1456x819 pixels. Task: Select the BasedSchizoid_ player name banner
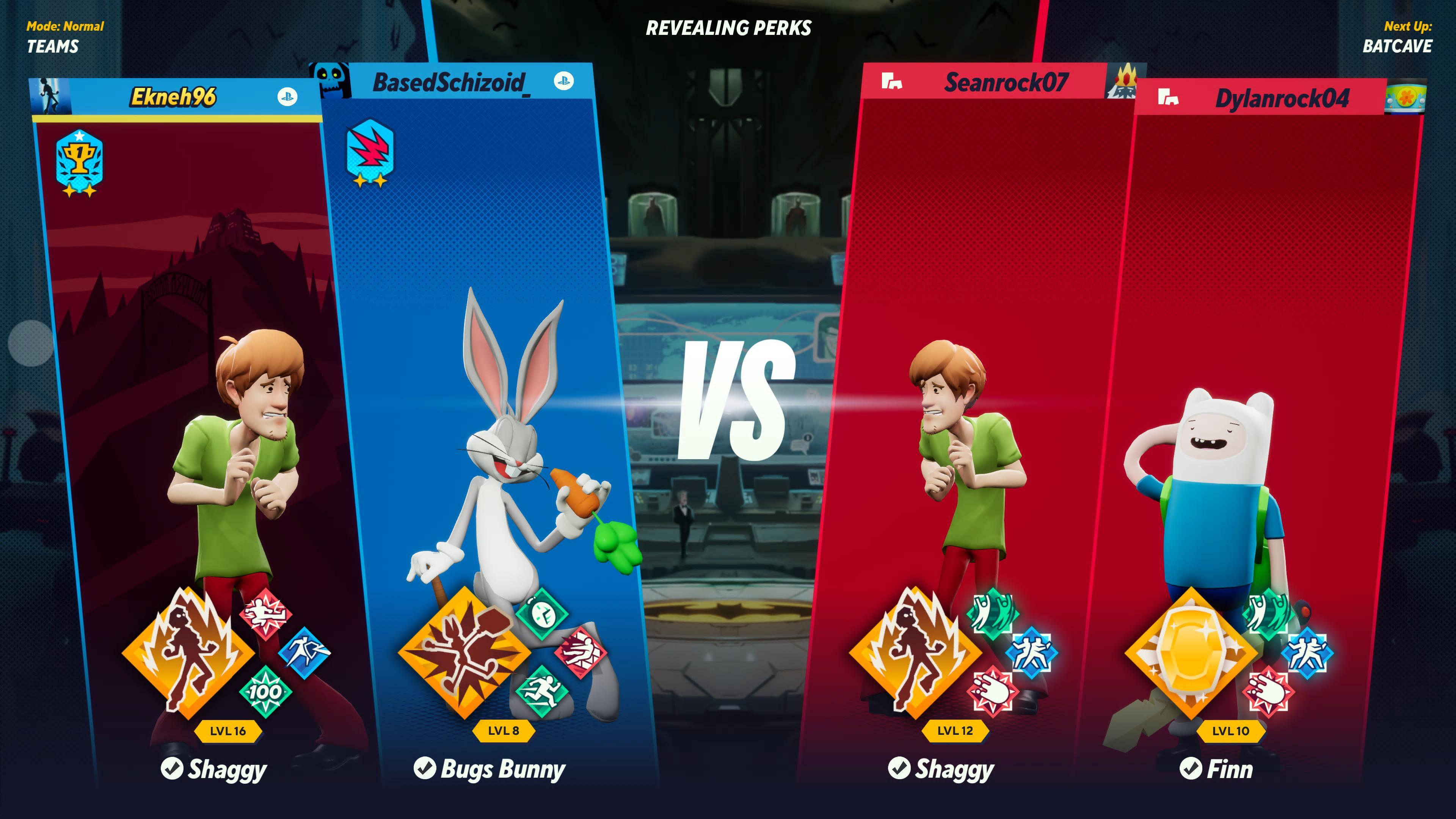pos(449,83)
